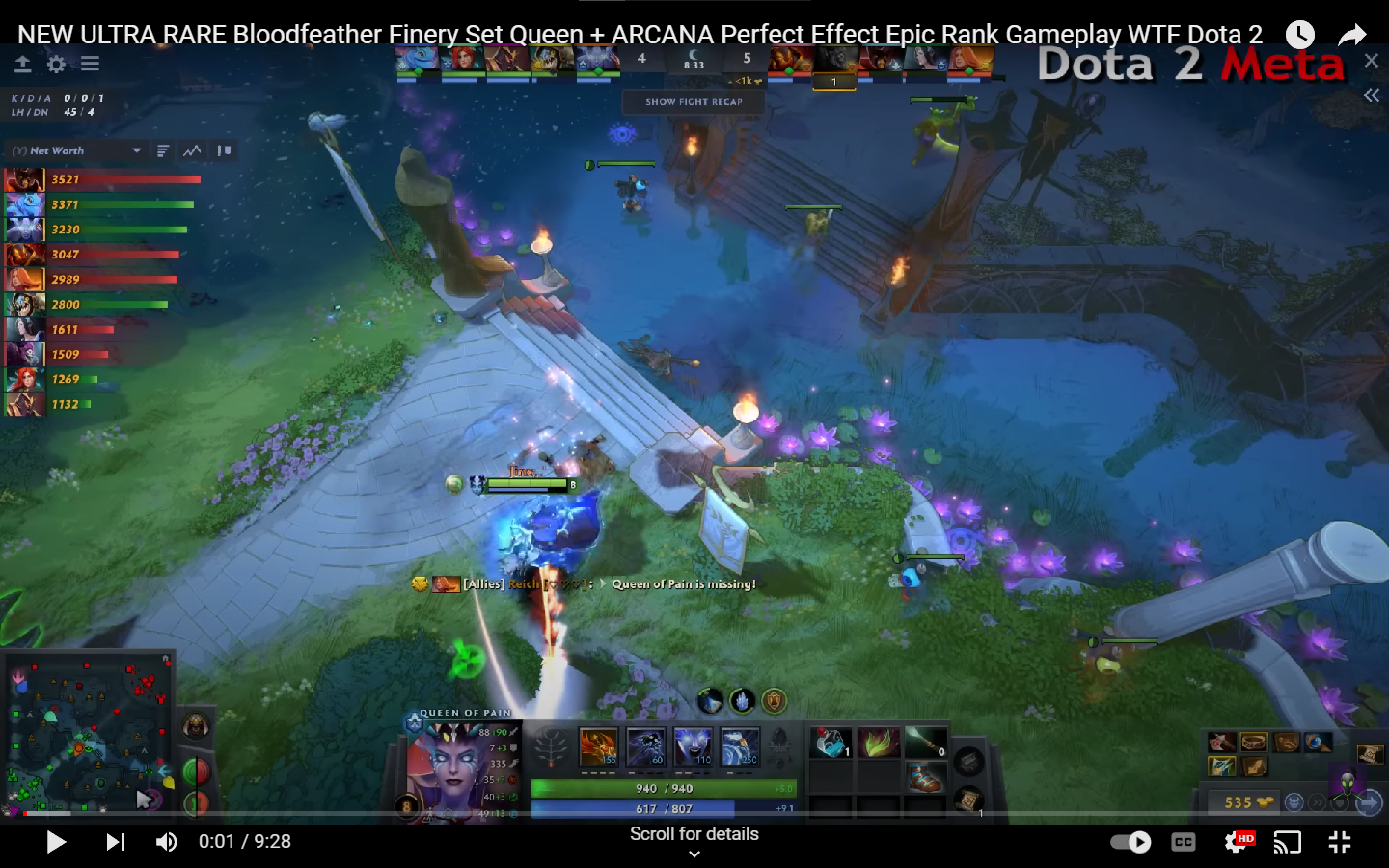Screen dimensions: 1389x868
Task: Mute the video with the speaker icon
Action: [x=166, y=842]
